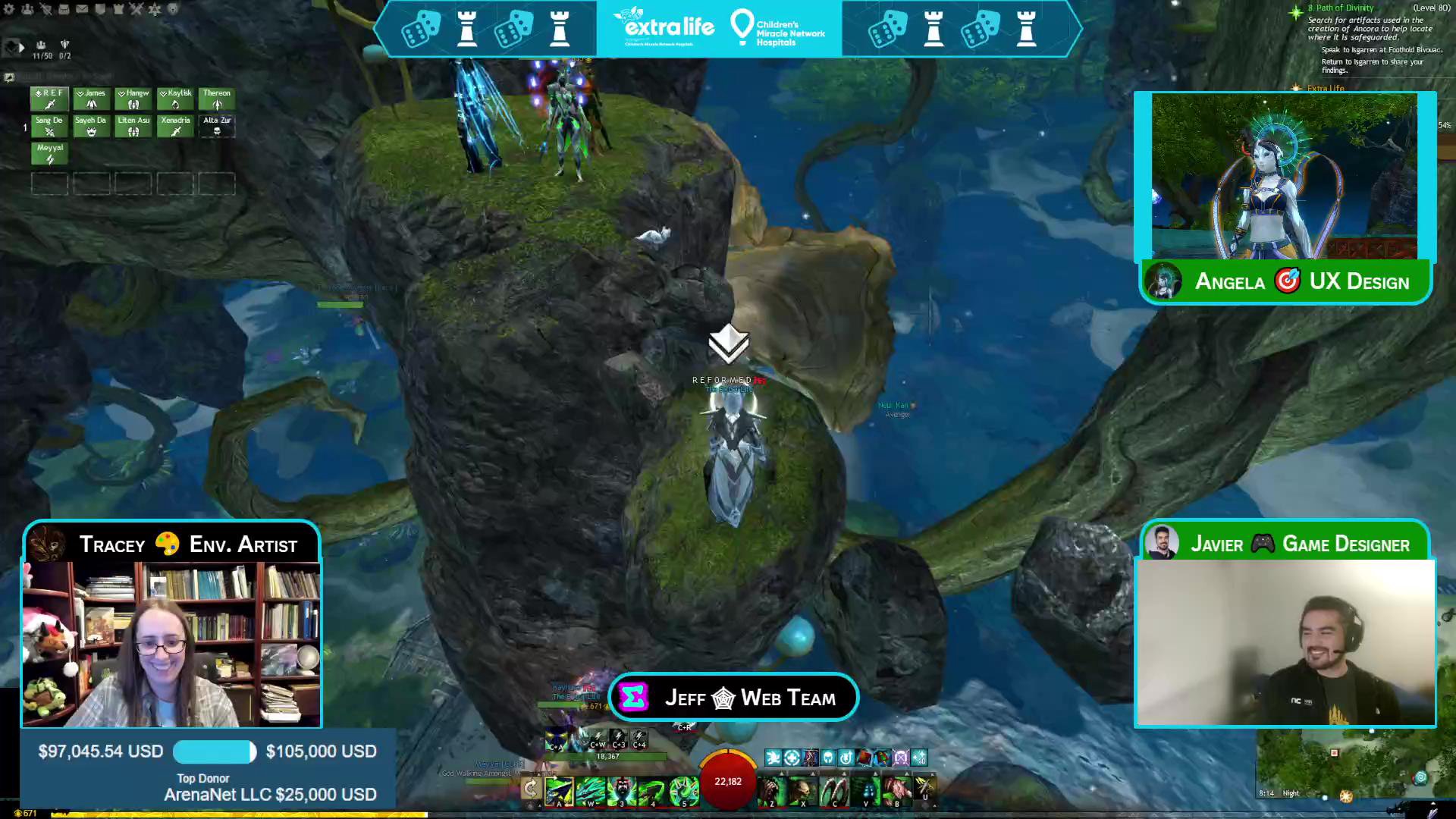Activate the healing skill bound to Z
This screenshot has width=1456, height=819.
point(772,790)
